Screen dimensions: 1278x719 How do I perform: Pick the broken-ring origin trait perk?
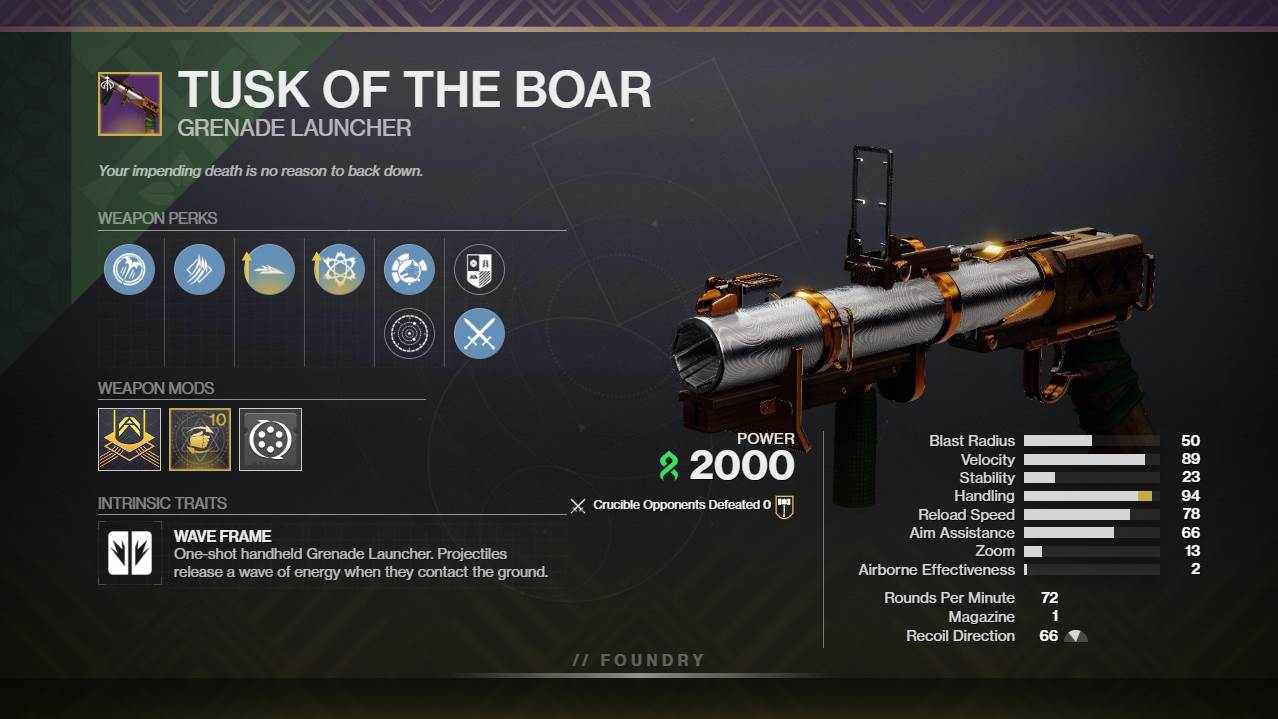tap(409, 270)
